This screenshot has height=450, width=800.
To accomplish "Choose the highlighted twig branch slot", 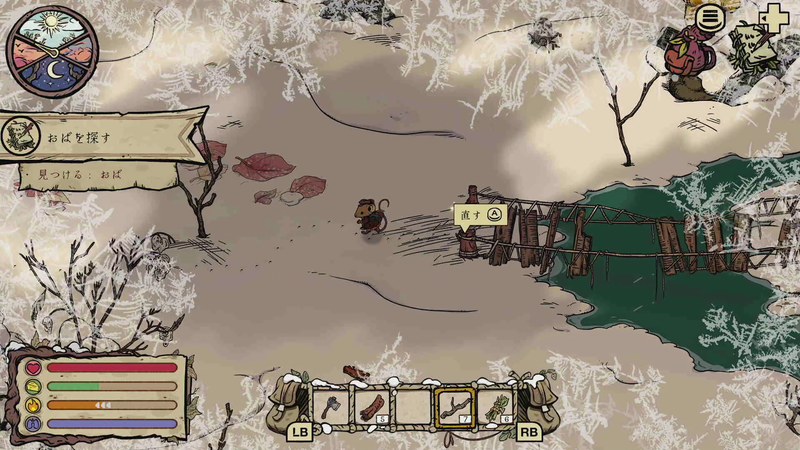I will [454, 407].
